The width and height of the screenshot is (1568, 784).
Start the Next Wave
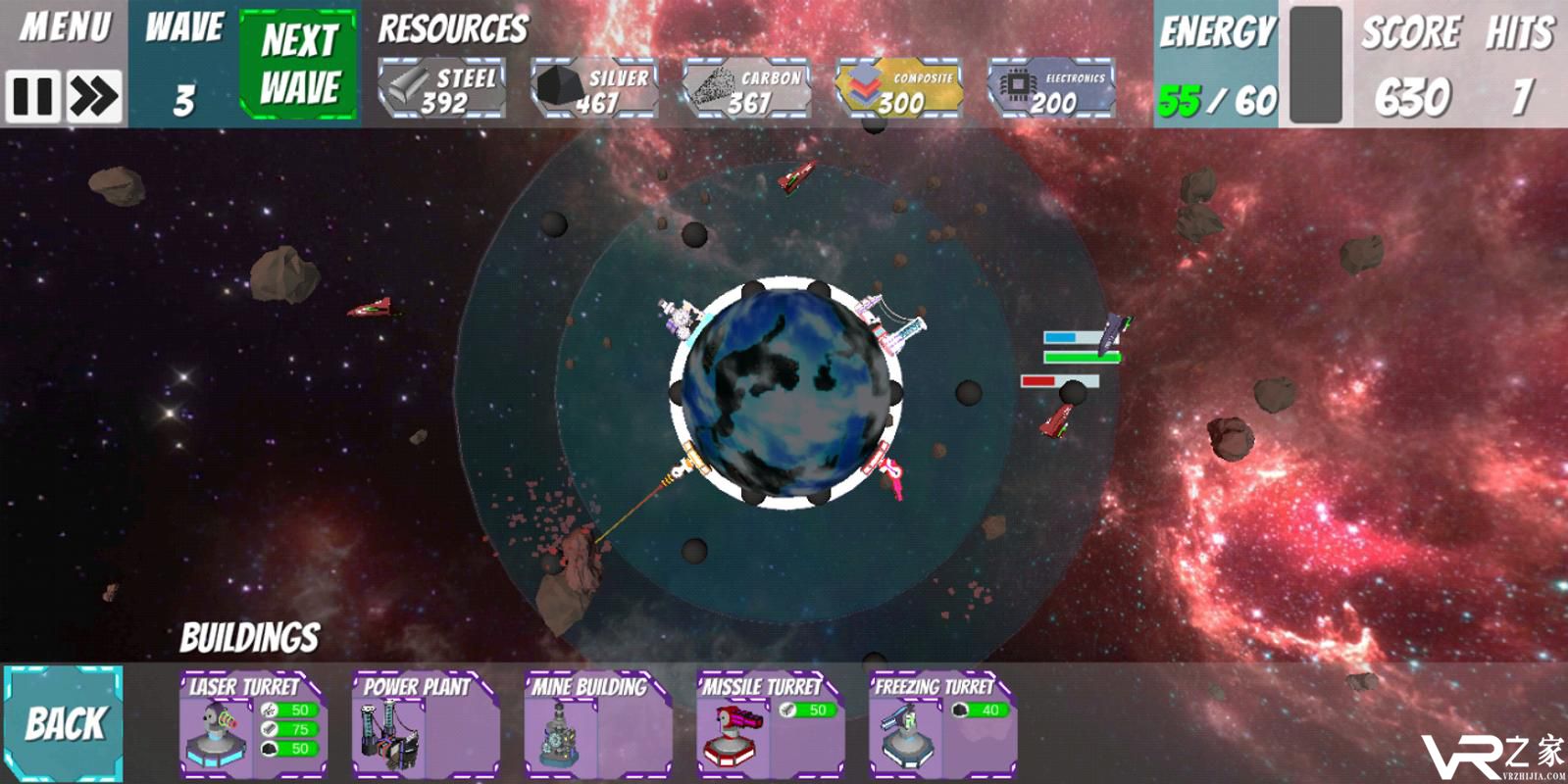tap(299, 65)
